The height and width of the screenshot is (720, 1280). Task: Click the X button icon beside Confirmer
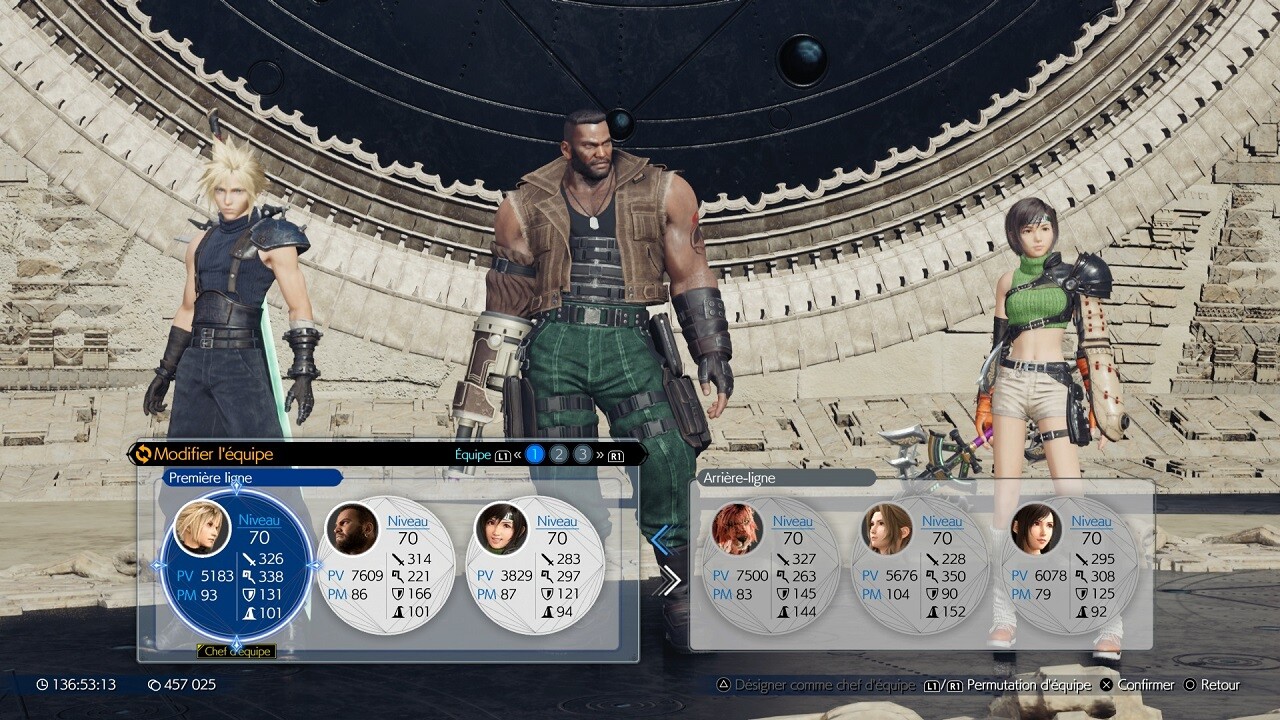pos(1105,685)
